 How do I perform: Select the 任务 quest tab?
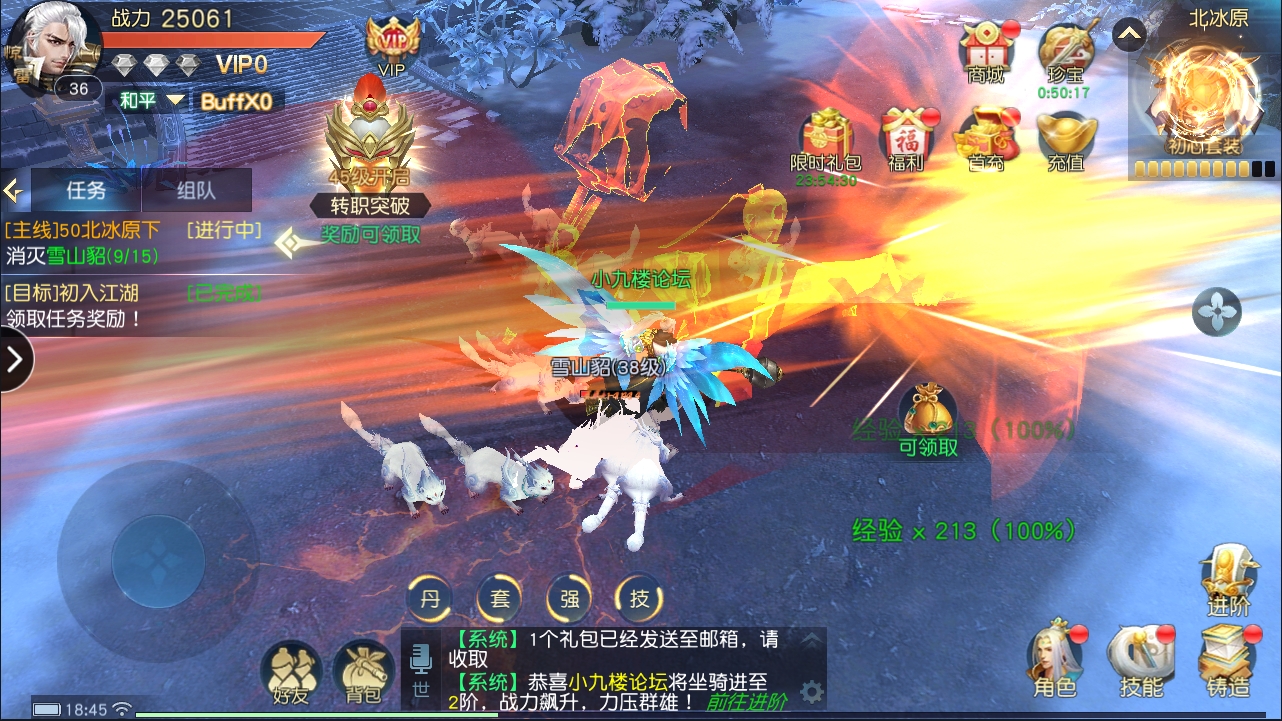[x=87, y=190]
